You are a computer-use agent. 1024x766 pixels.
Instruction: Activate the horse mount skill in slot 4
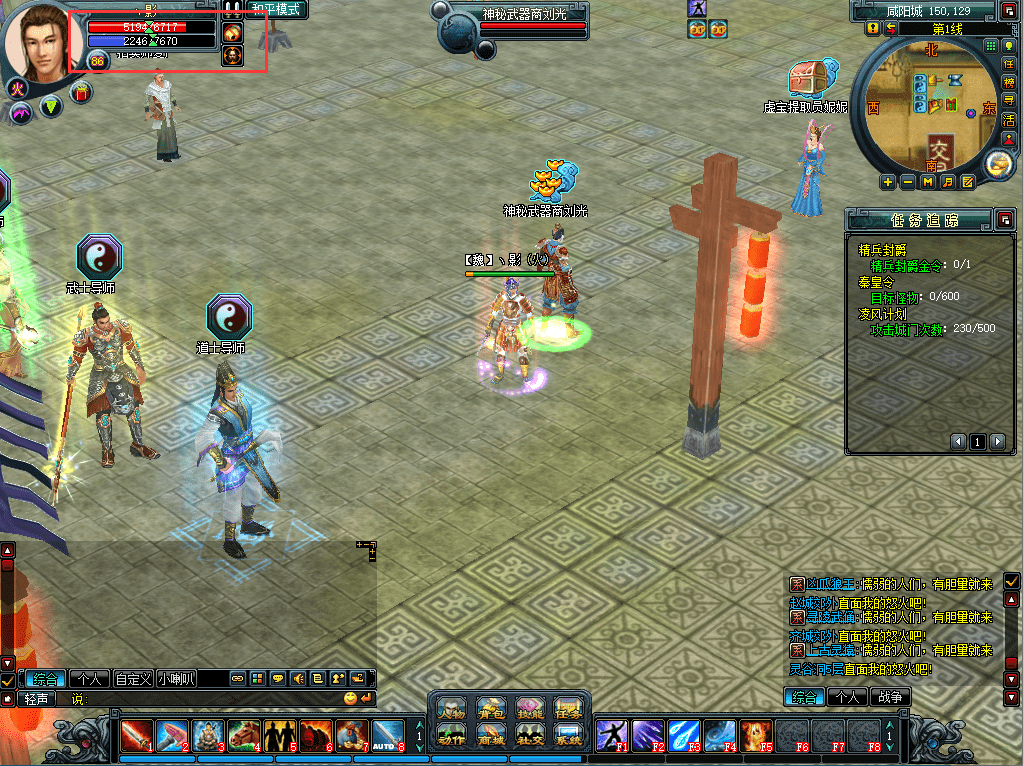243,735
